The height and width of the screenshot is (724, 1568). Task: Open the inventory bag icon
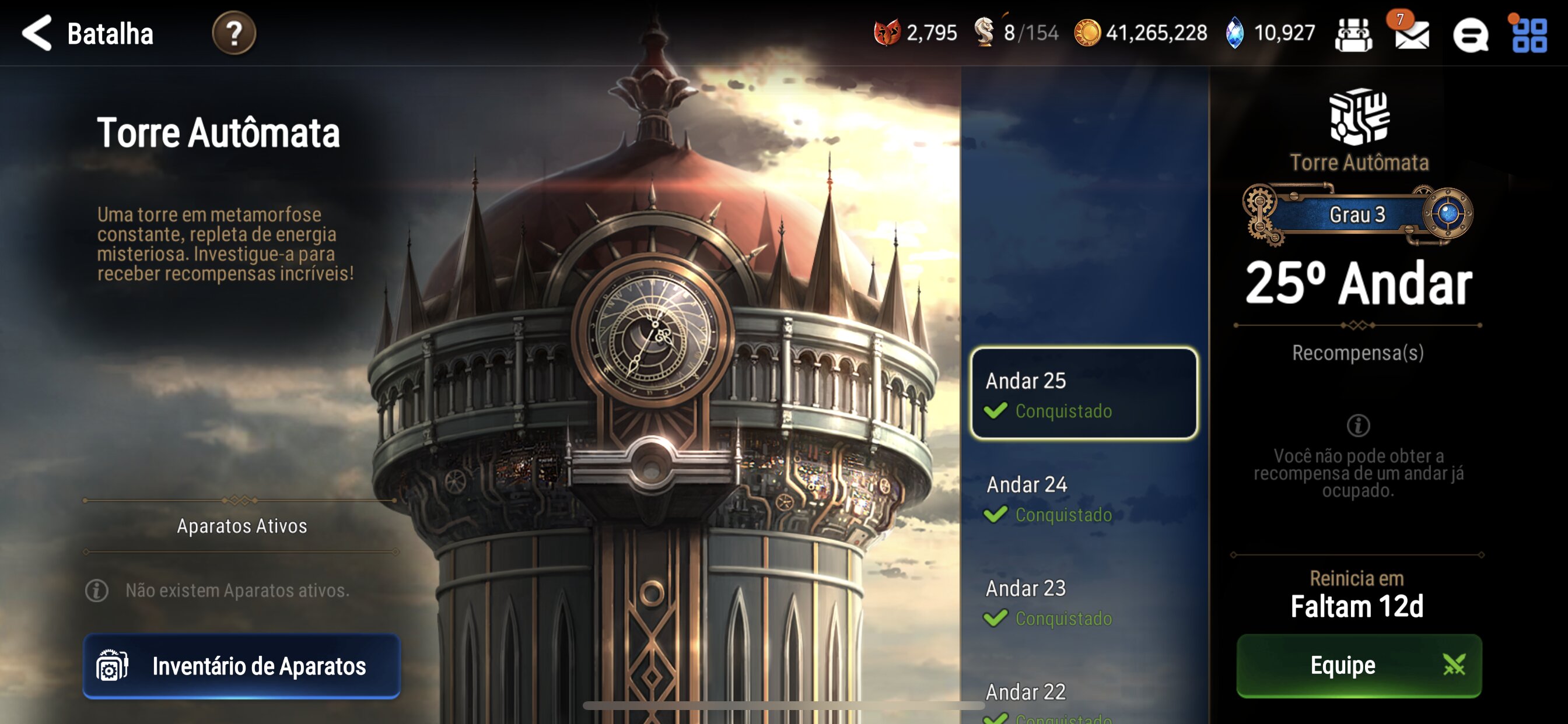pyautogui.click(x=1354, y=33)
